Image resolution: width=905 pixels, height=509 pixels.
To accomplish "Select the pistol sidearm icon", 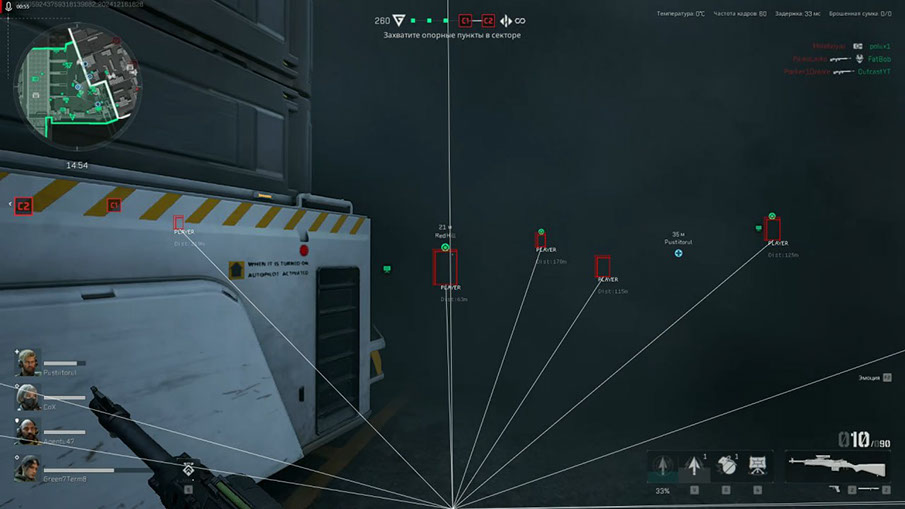I will 835,489.
